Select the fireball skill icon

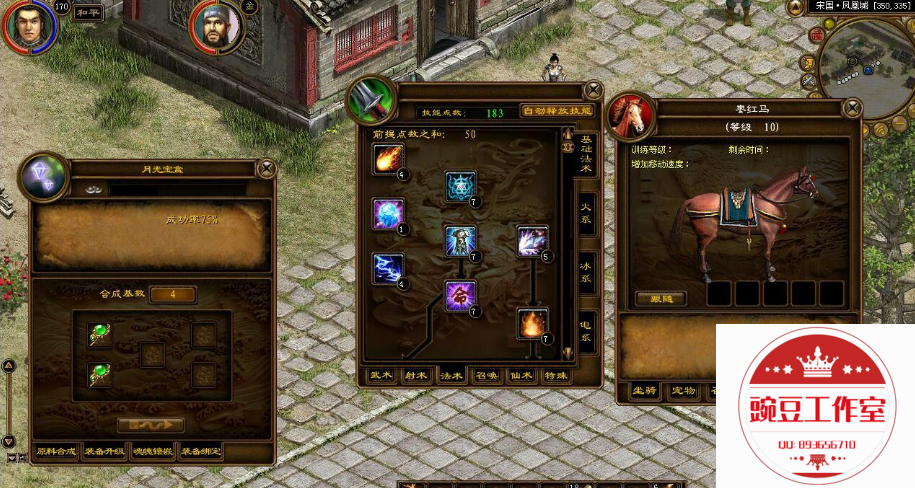(x=387, y=158)
